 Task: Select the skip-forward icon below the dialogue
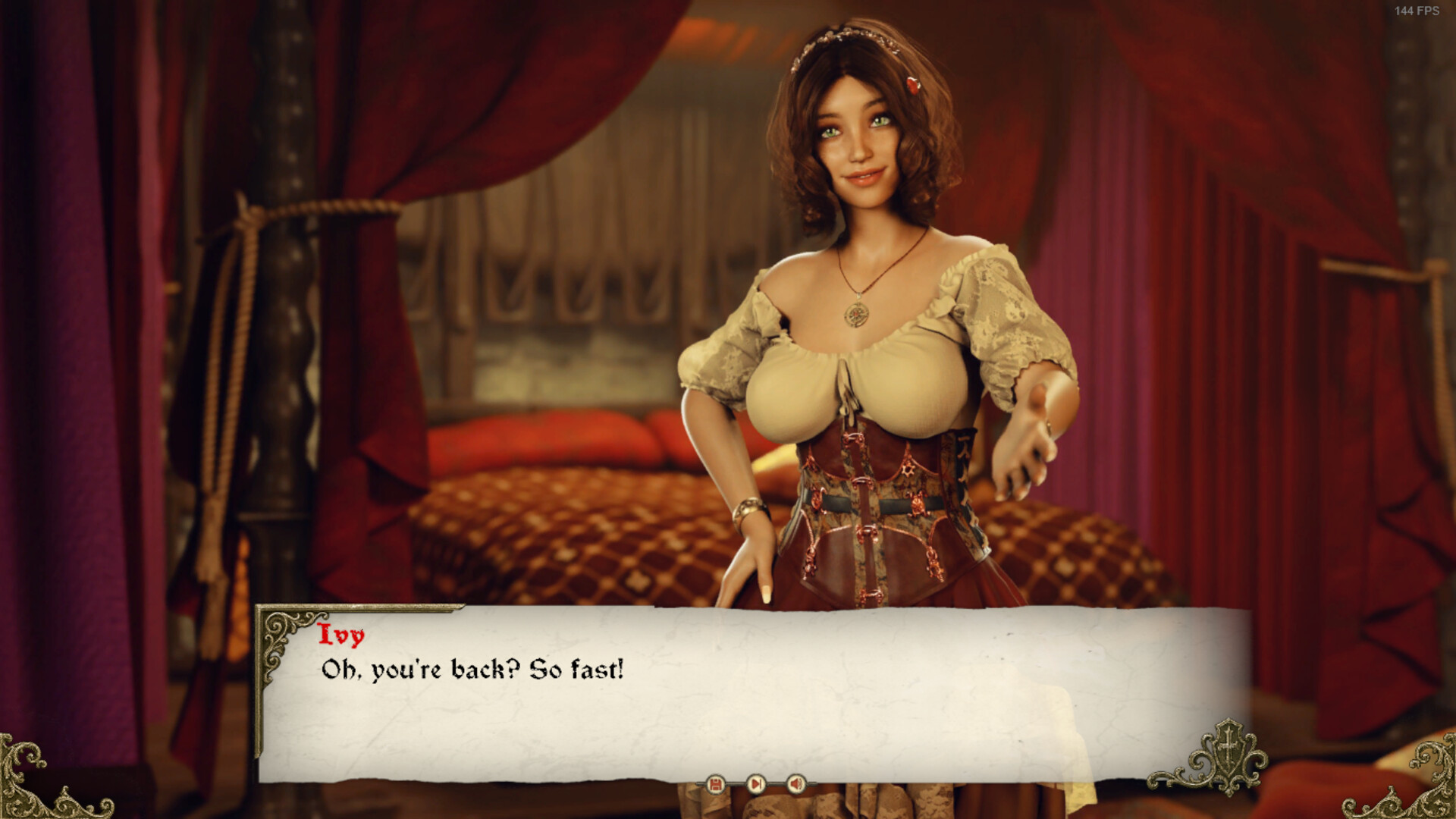coord(755,783)
